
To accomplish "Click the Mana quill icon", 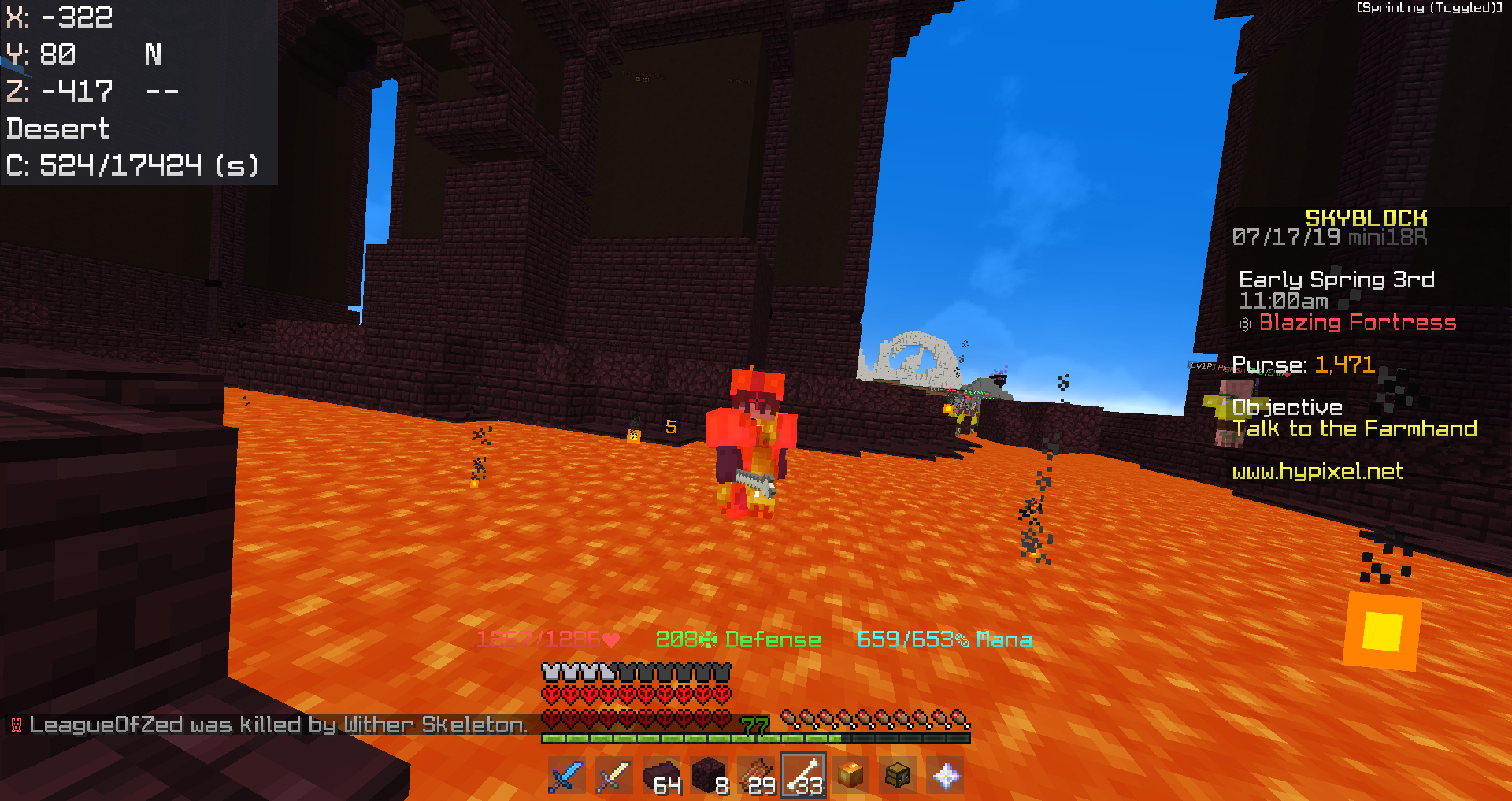I will (x=962, y=640).
